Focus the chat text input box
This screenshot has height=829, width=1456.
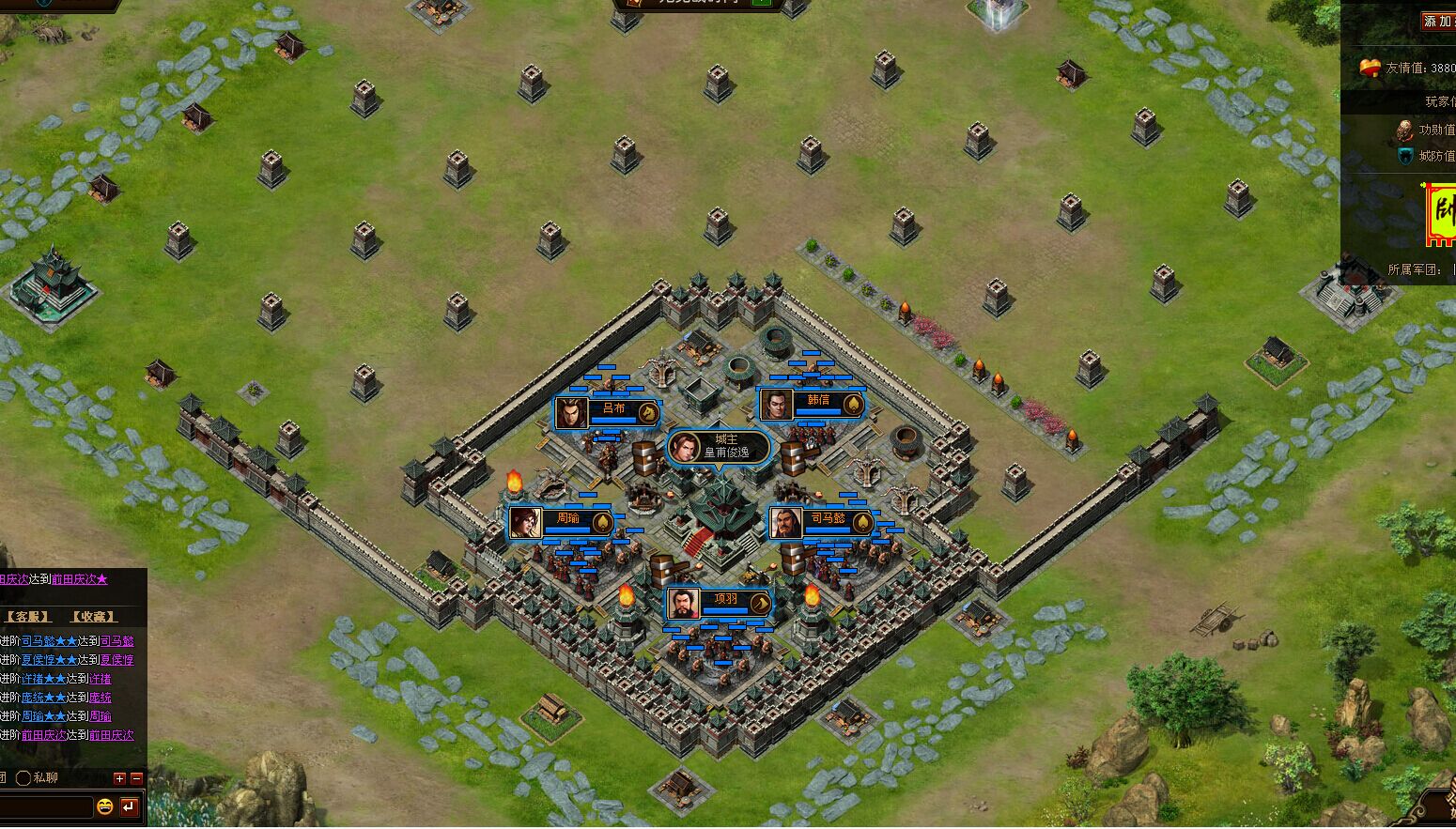pos(45,806)
